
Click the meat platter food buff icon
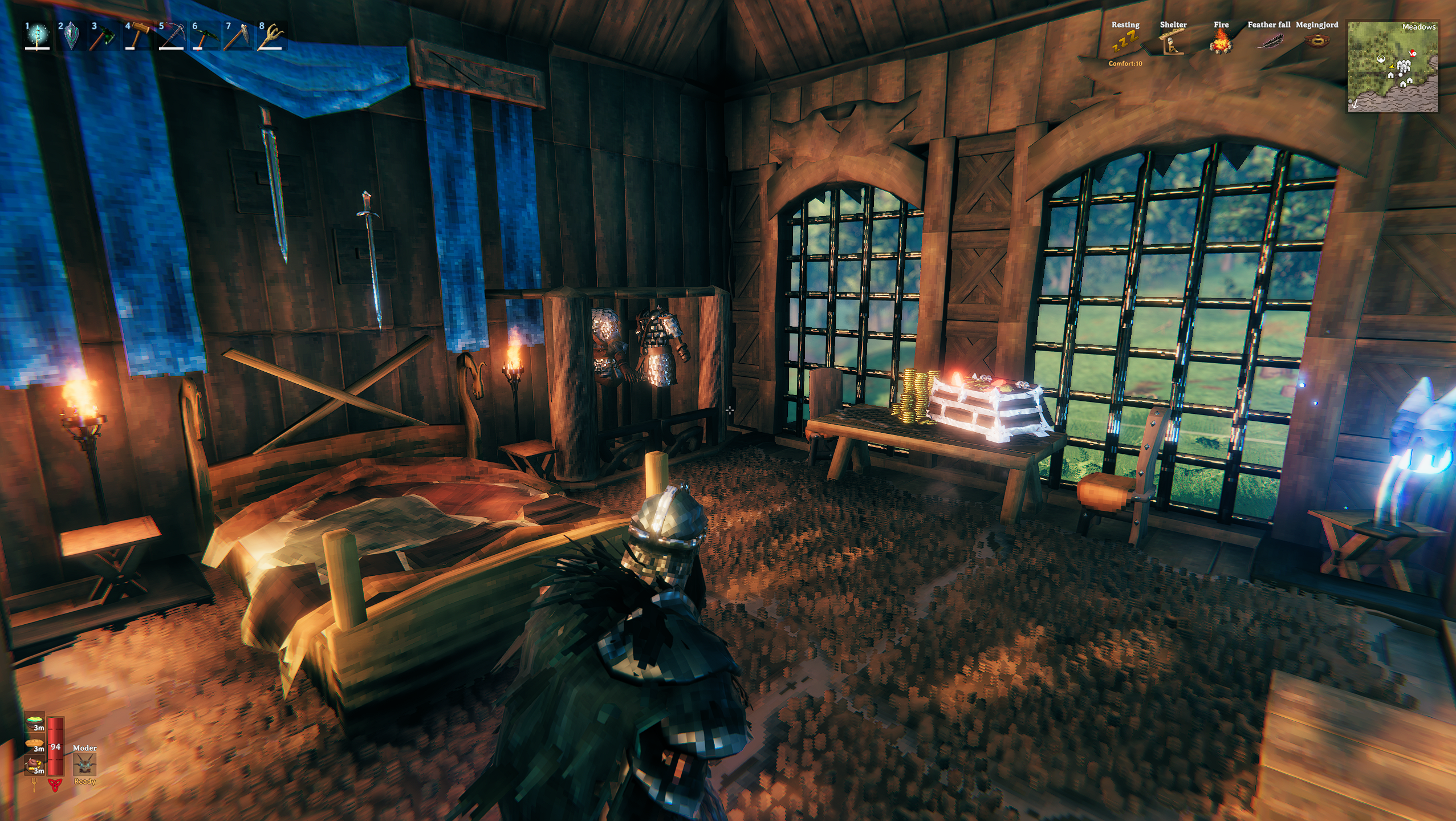click(x=35, y=765)
